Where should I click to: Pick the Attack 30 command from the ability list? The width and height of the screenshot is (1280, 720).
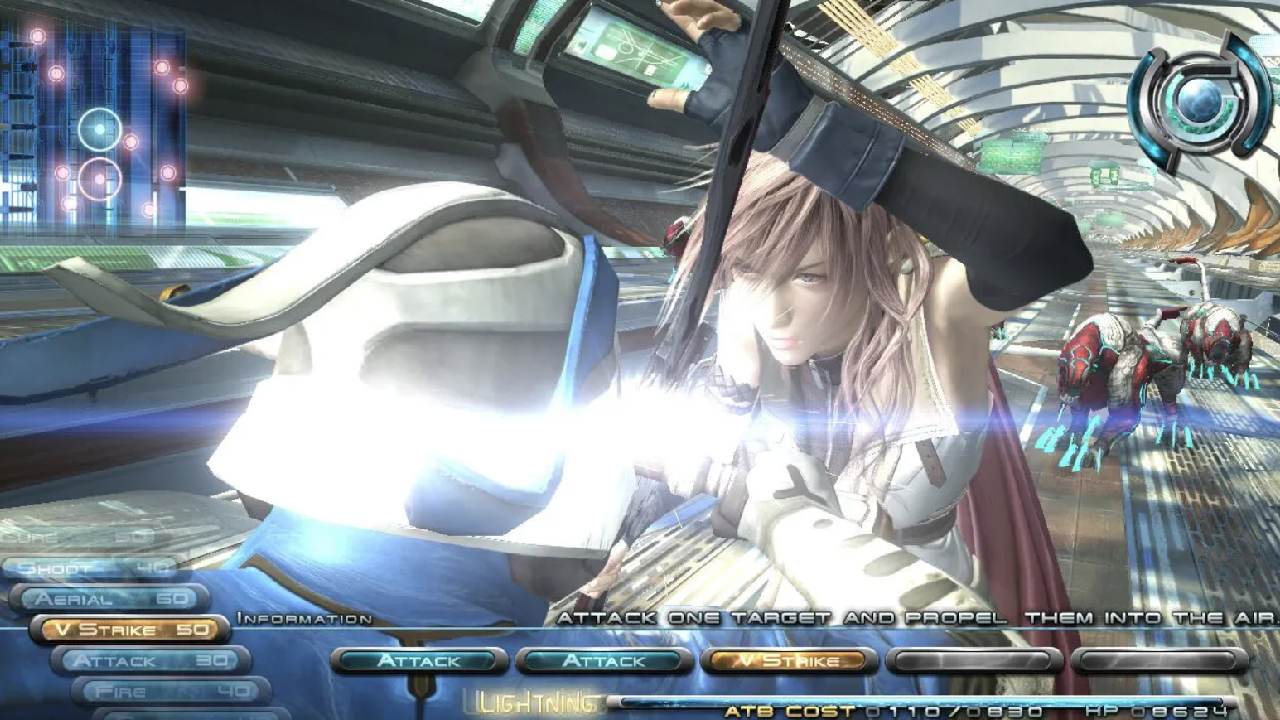[150, 660]
